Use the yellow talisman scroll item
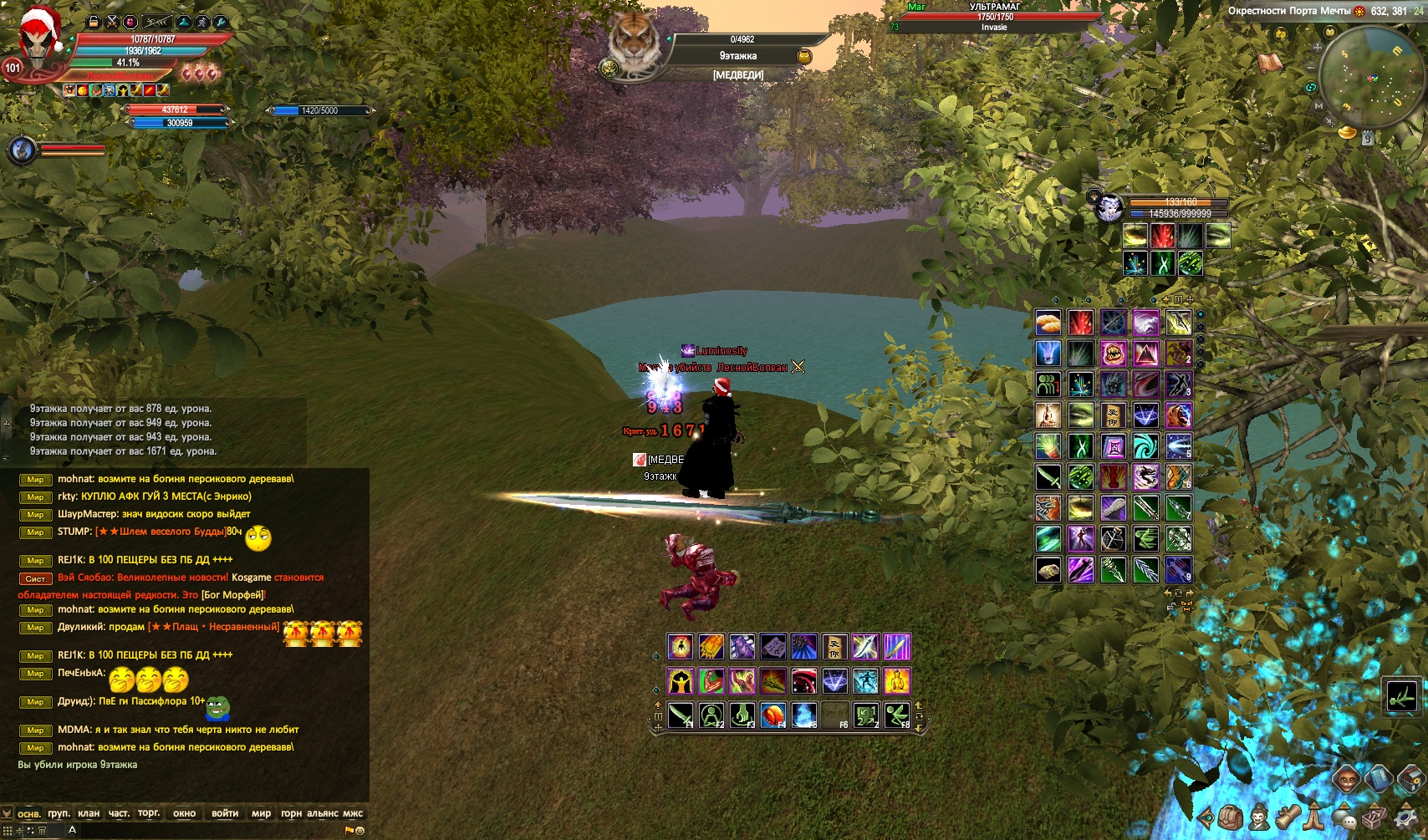The image size is (1428, 840). pyautogui.click(x=834, y=646)
